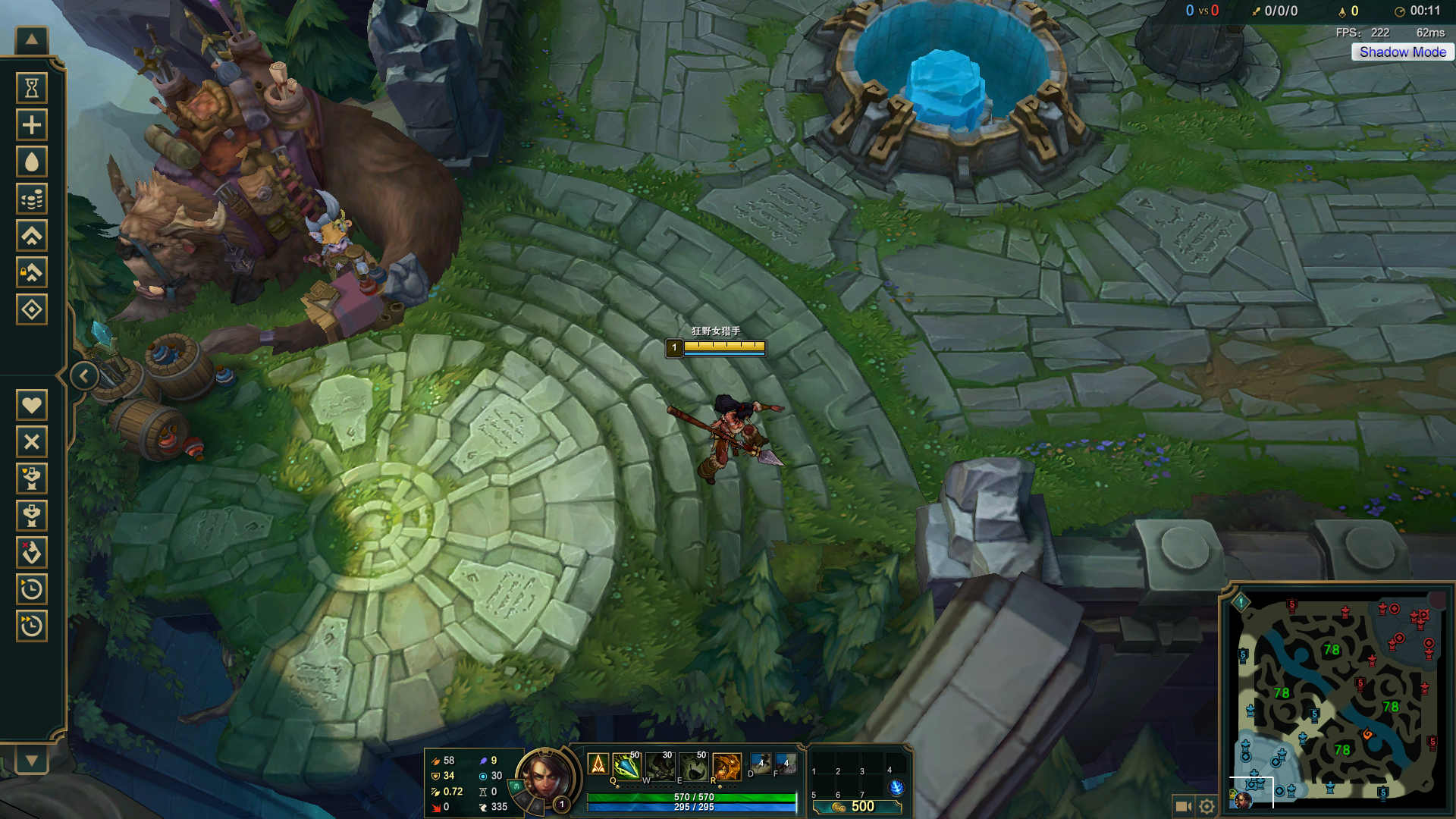Click the clock fast-forward button
1456x819 pixels.
(x=32, y=626)
